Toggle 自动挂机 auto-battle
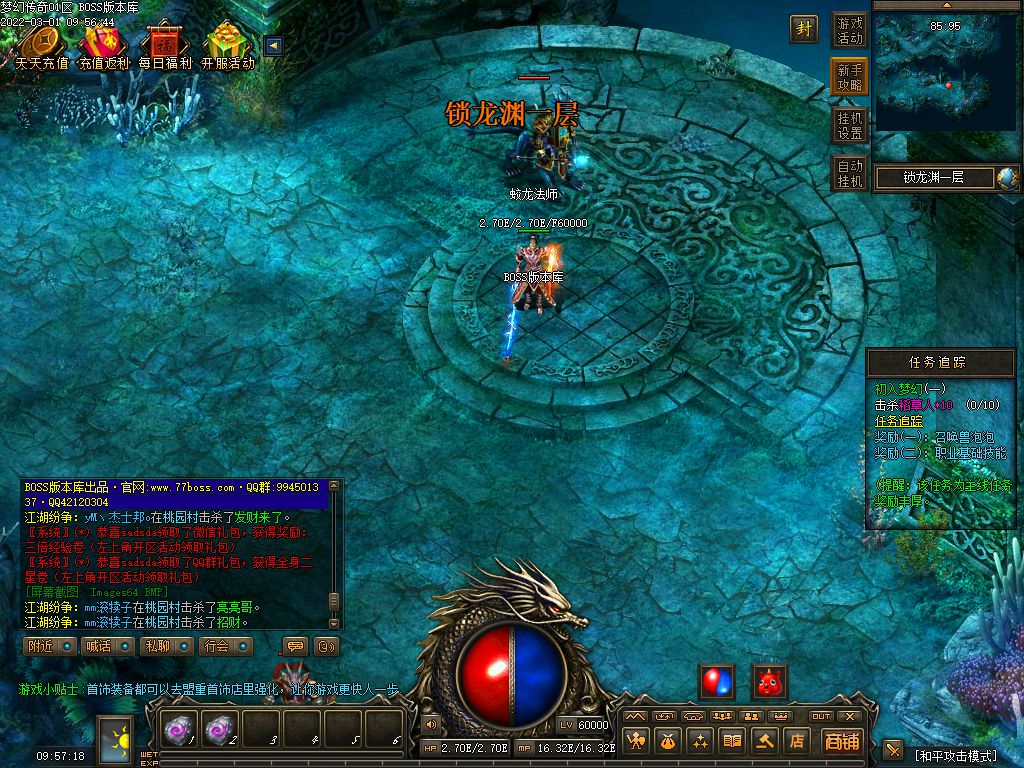 (850, 173)
